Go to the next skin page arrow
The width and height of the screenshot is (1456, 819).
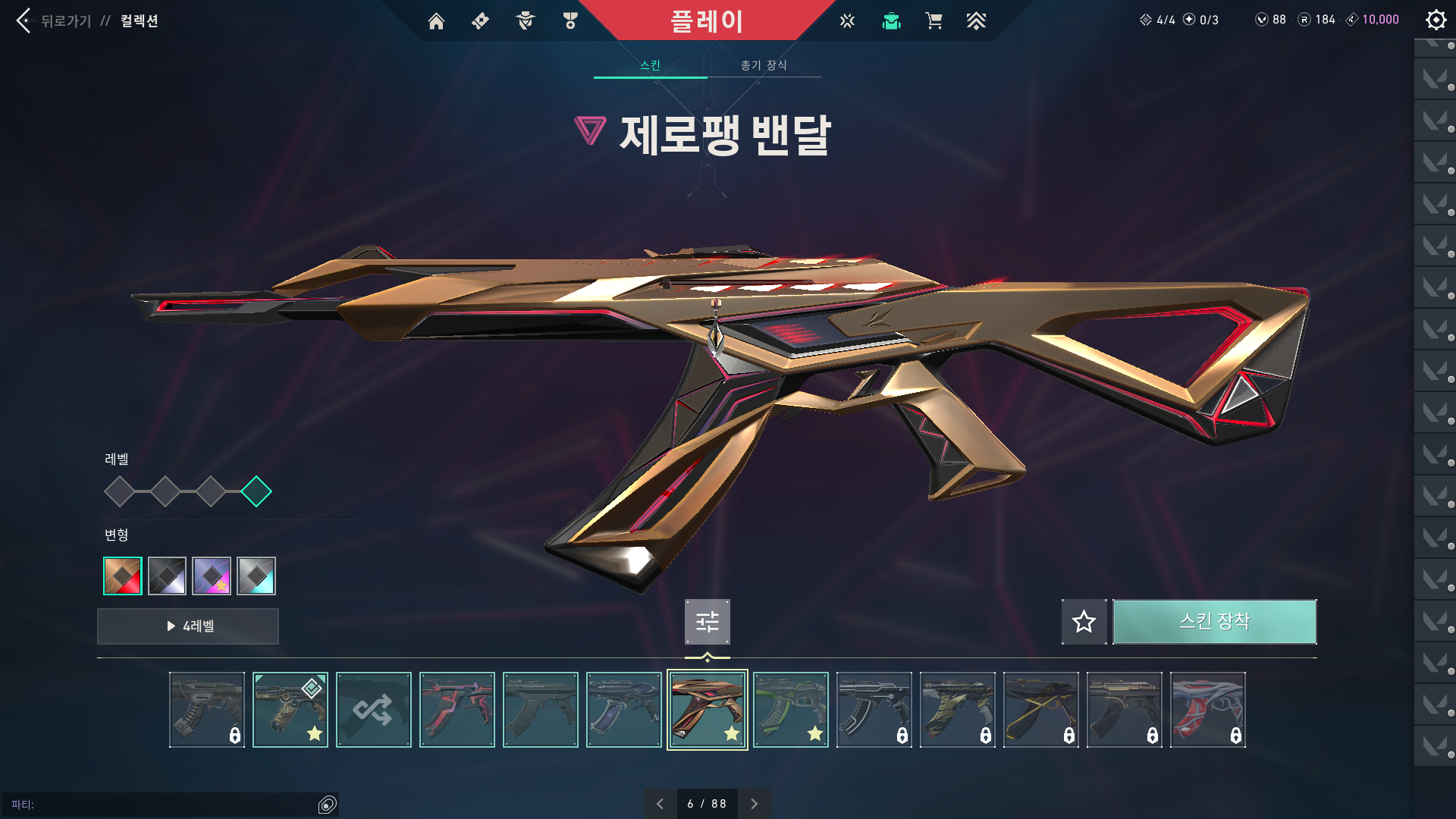(754, 804)
